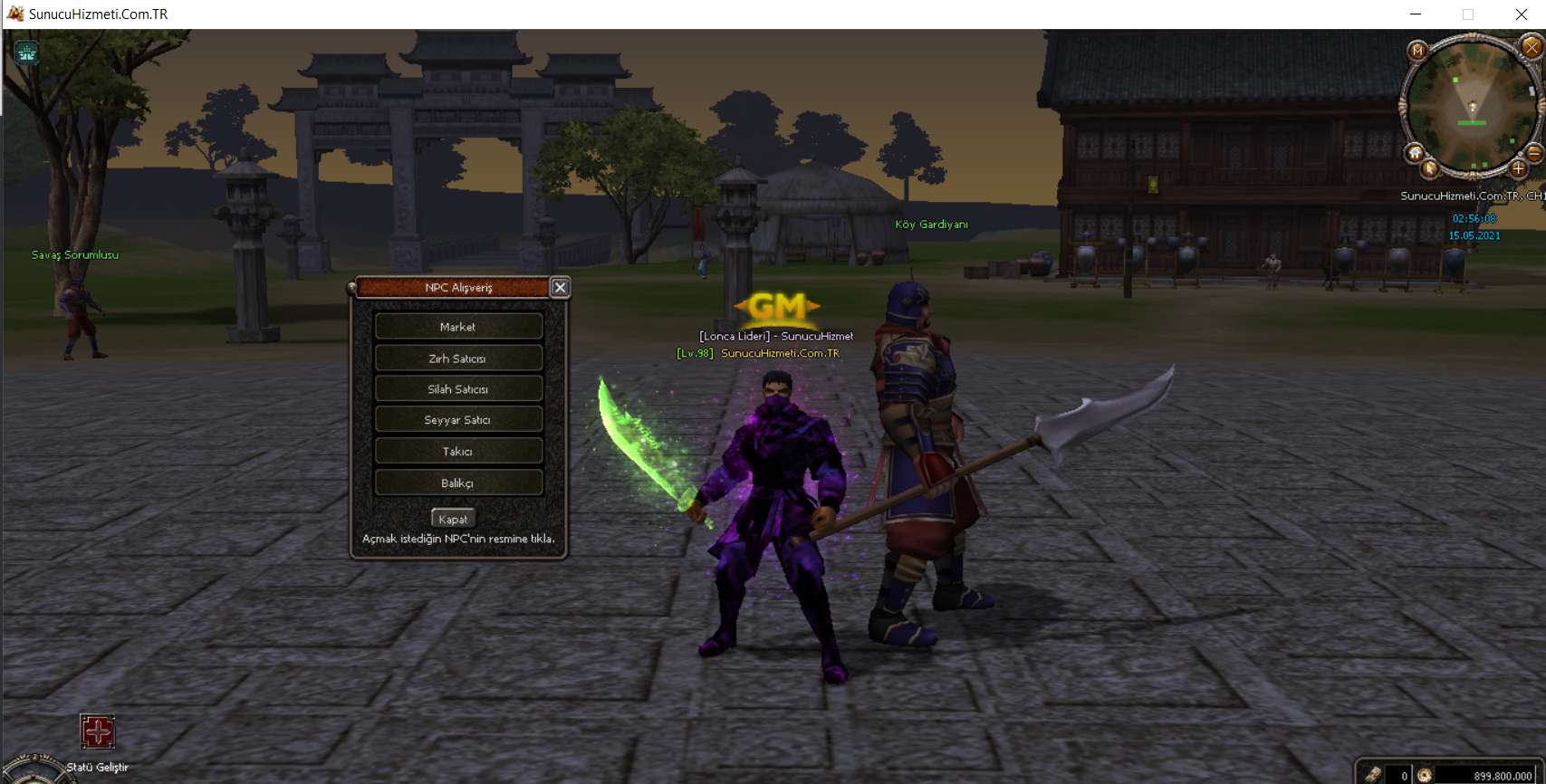Close the minimap with its X button
This screenshot has height=784, width=1546.
pyautogui.click(x=1532, y=47)
